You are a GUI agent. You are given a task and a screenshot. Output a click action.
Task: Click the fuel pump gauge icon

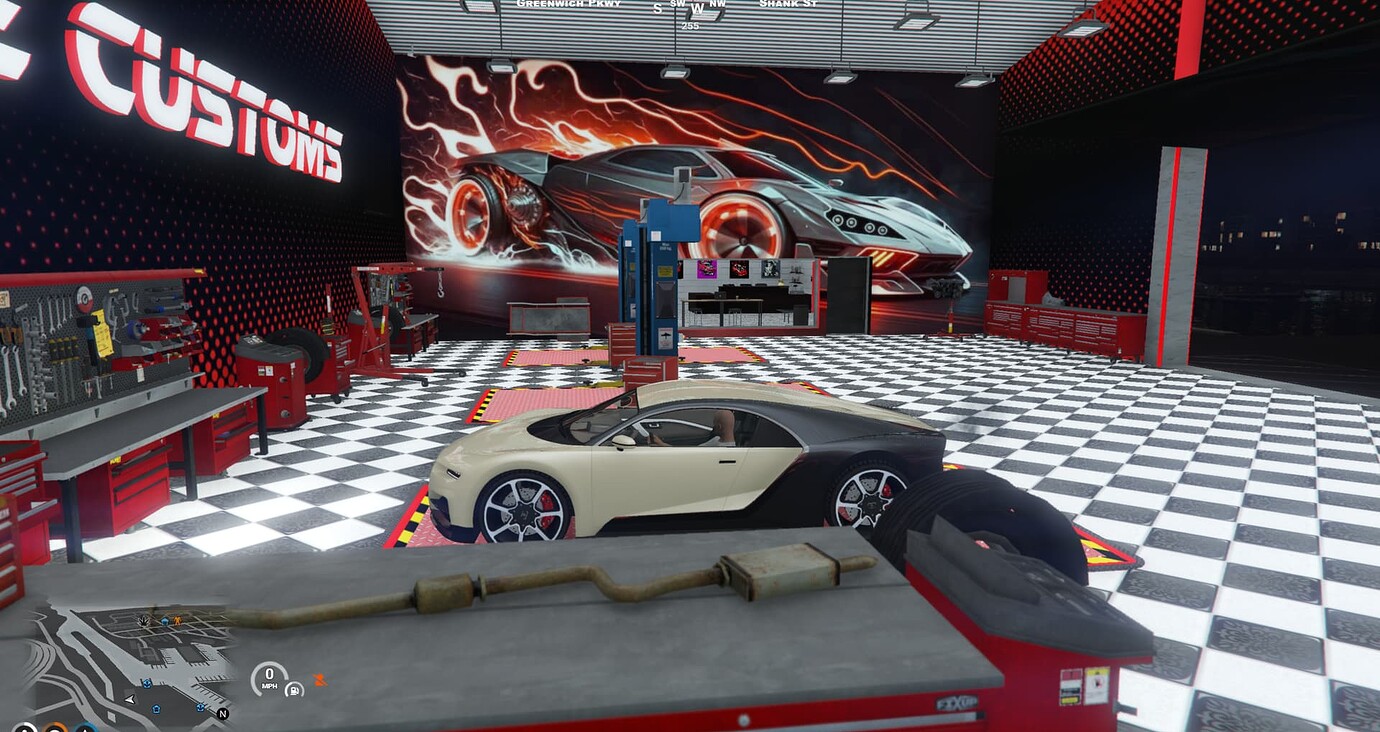[x=294, y=690]
